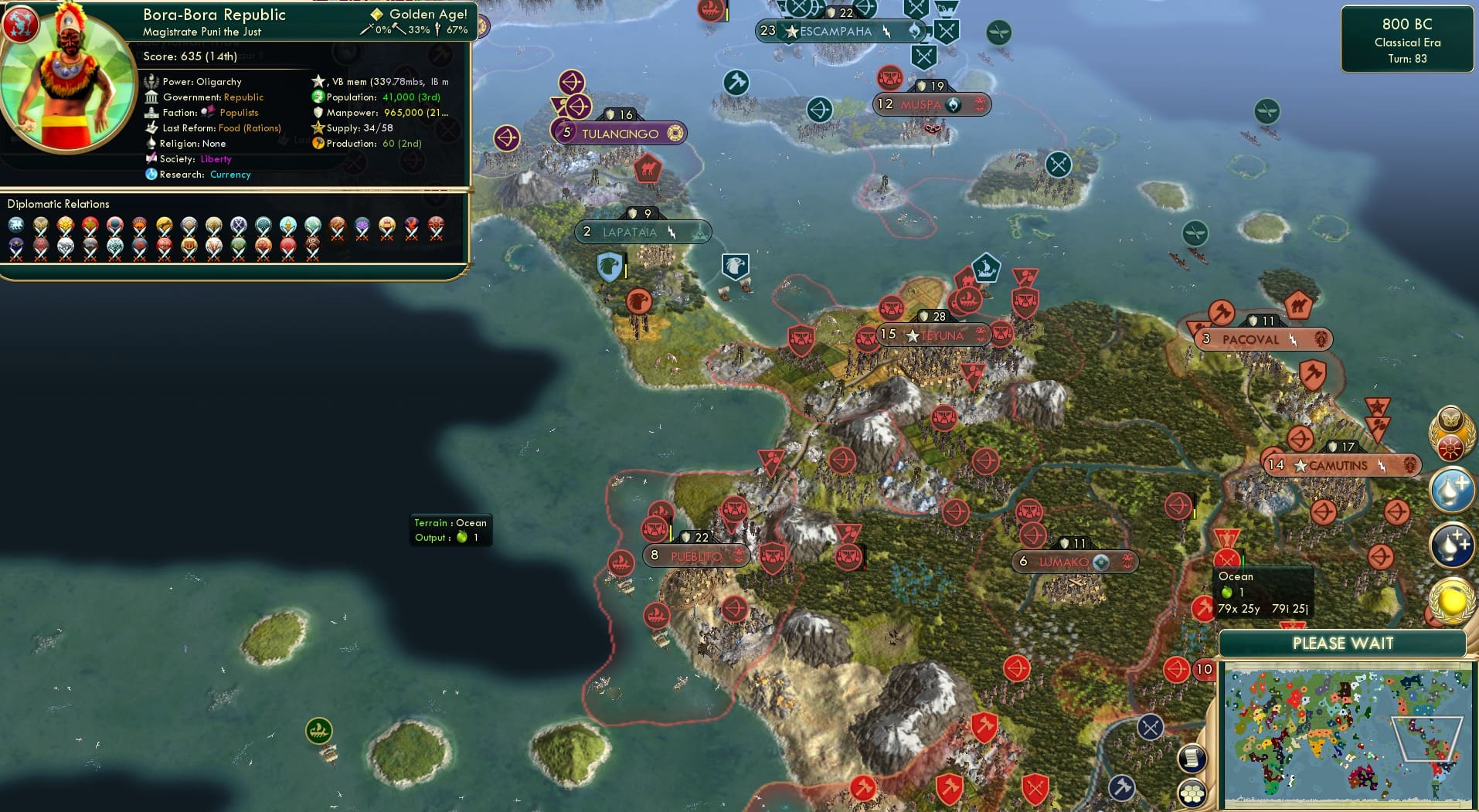The image size is (1479, 812).
Task: Toggle the hex grid overlay icon near the minimap
Action: 1192,793
